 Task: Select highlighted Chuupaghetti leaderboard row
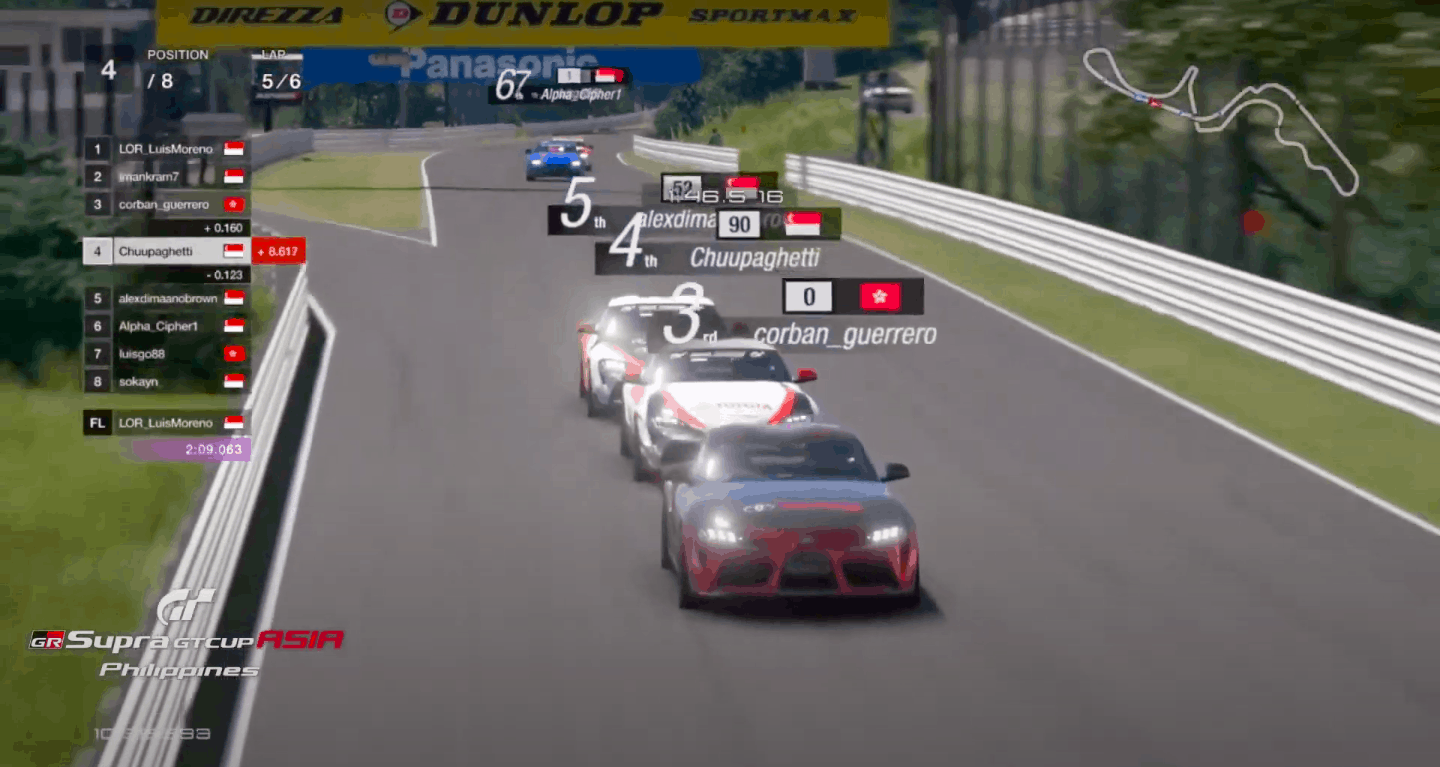tap(167, 251)
